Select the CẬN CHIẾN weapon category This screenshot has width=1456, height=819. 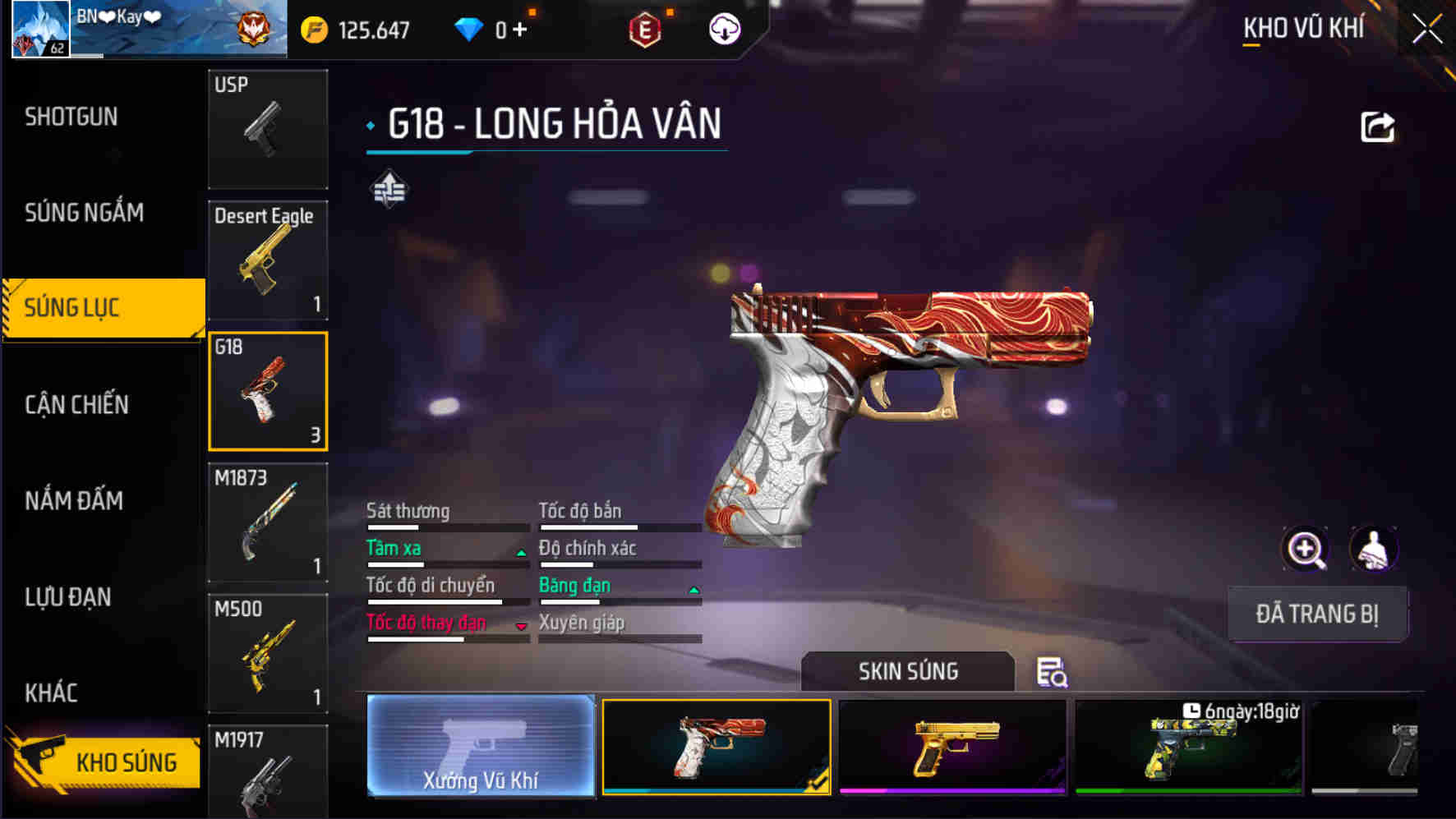(76, 404)
